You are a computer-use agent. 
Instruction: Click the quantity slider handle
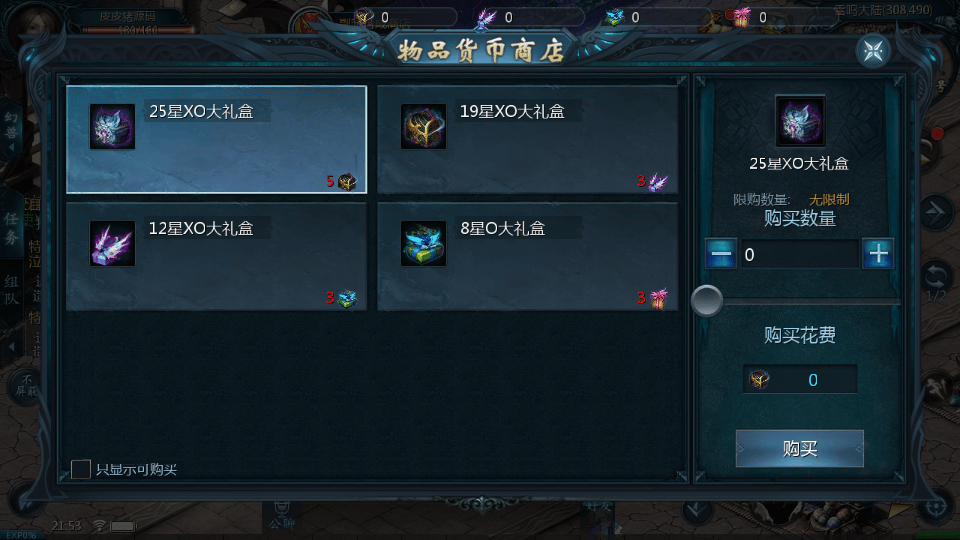[x=707, y=301]
